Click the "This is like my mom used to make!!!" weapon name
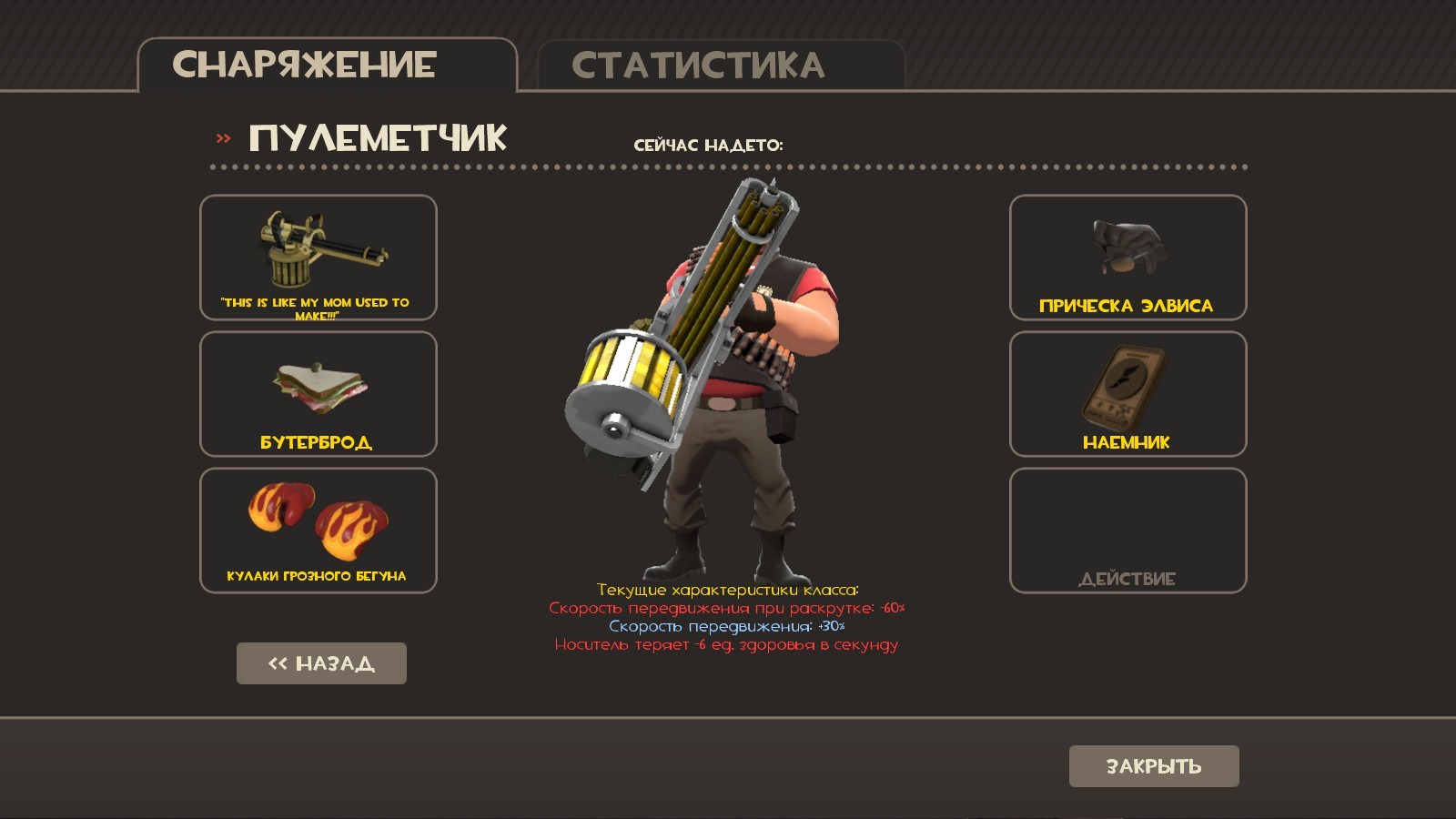The height and width of the screenshot is (819, 1456). point(318,307)
